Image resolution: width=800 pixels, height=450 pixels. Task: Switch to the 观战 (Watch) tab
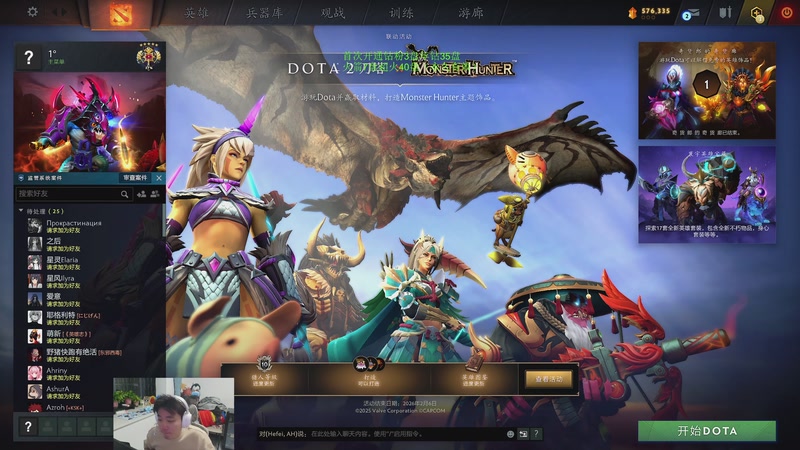pyautogui.click(x=332, y=13)
